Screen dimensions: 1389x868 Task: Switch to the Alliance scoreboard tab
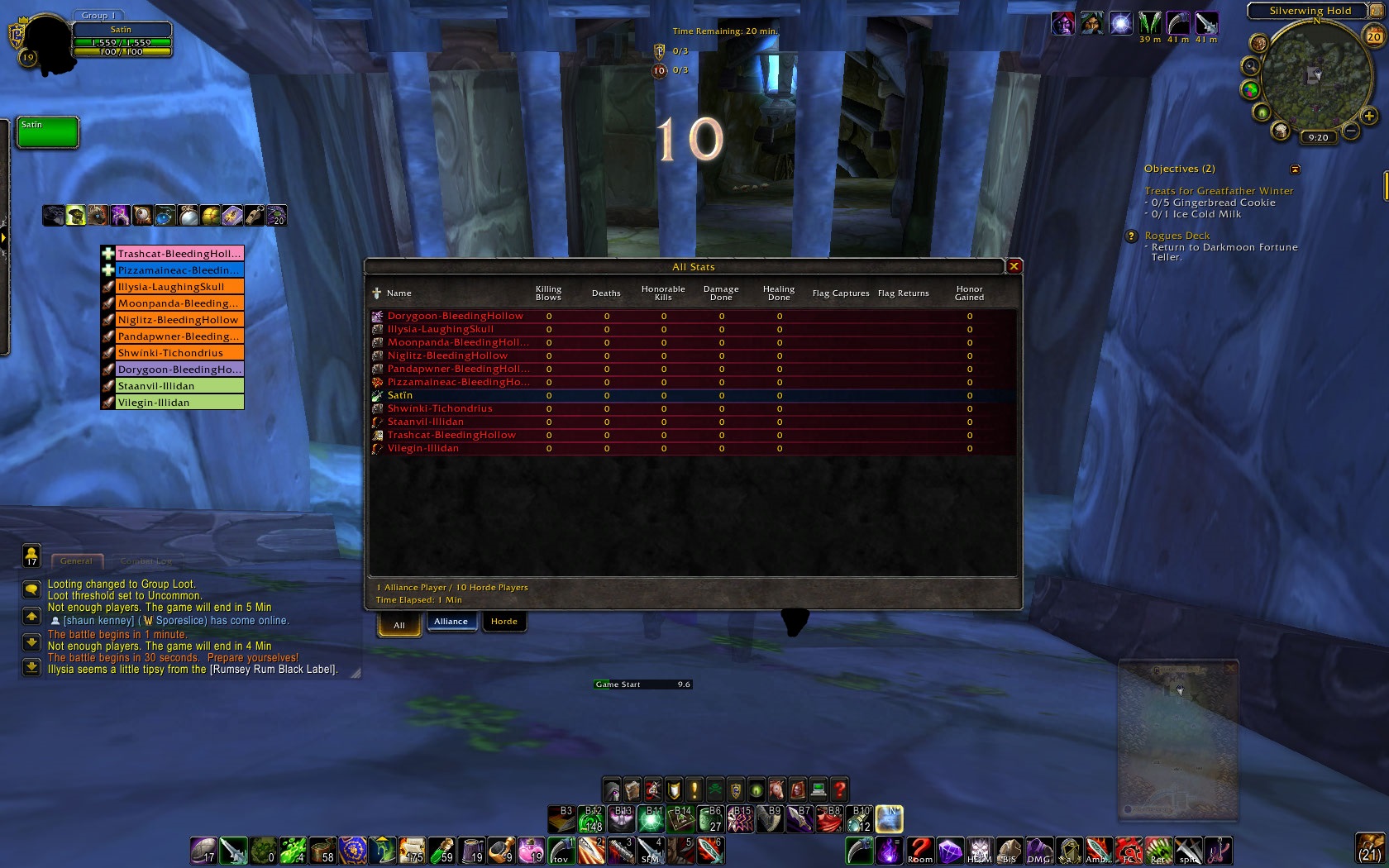click(x=451, y=622)
